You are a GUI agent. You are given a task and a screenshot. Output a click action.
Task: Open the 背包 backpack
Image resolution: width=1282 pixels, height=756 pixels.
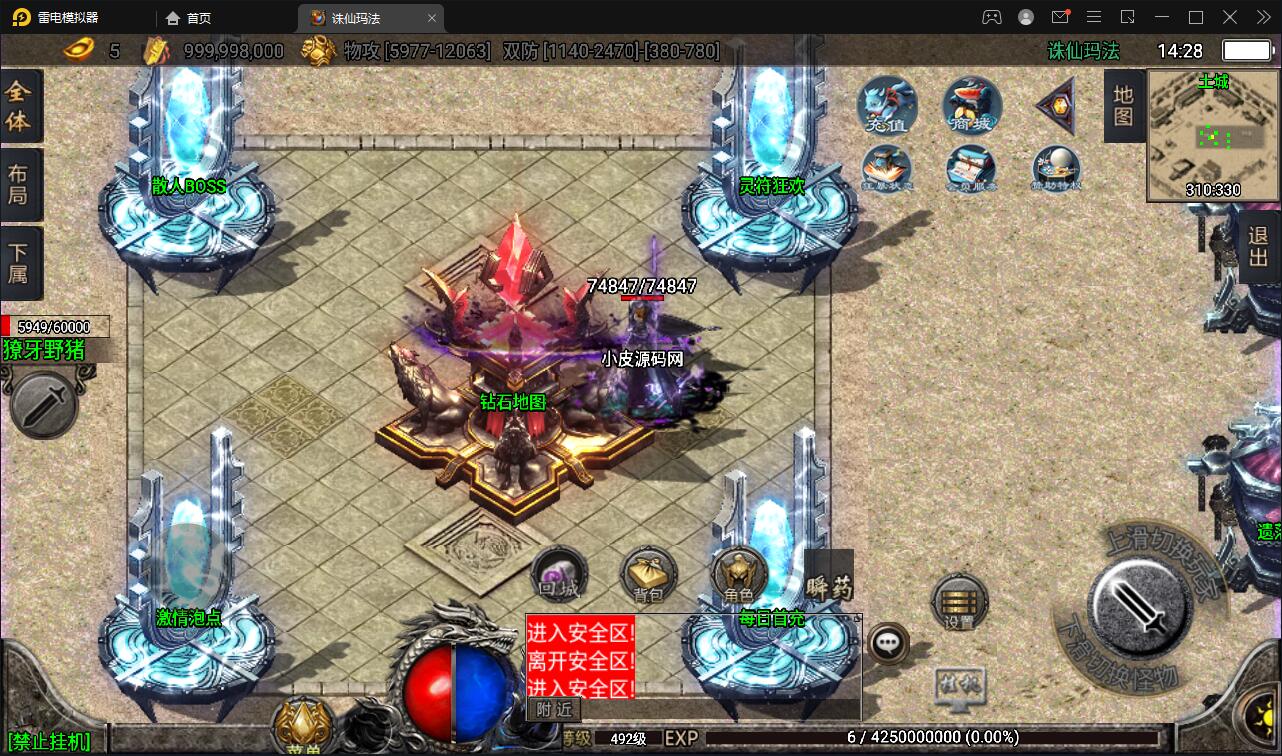pyautogui.click(x=649, y=576)
